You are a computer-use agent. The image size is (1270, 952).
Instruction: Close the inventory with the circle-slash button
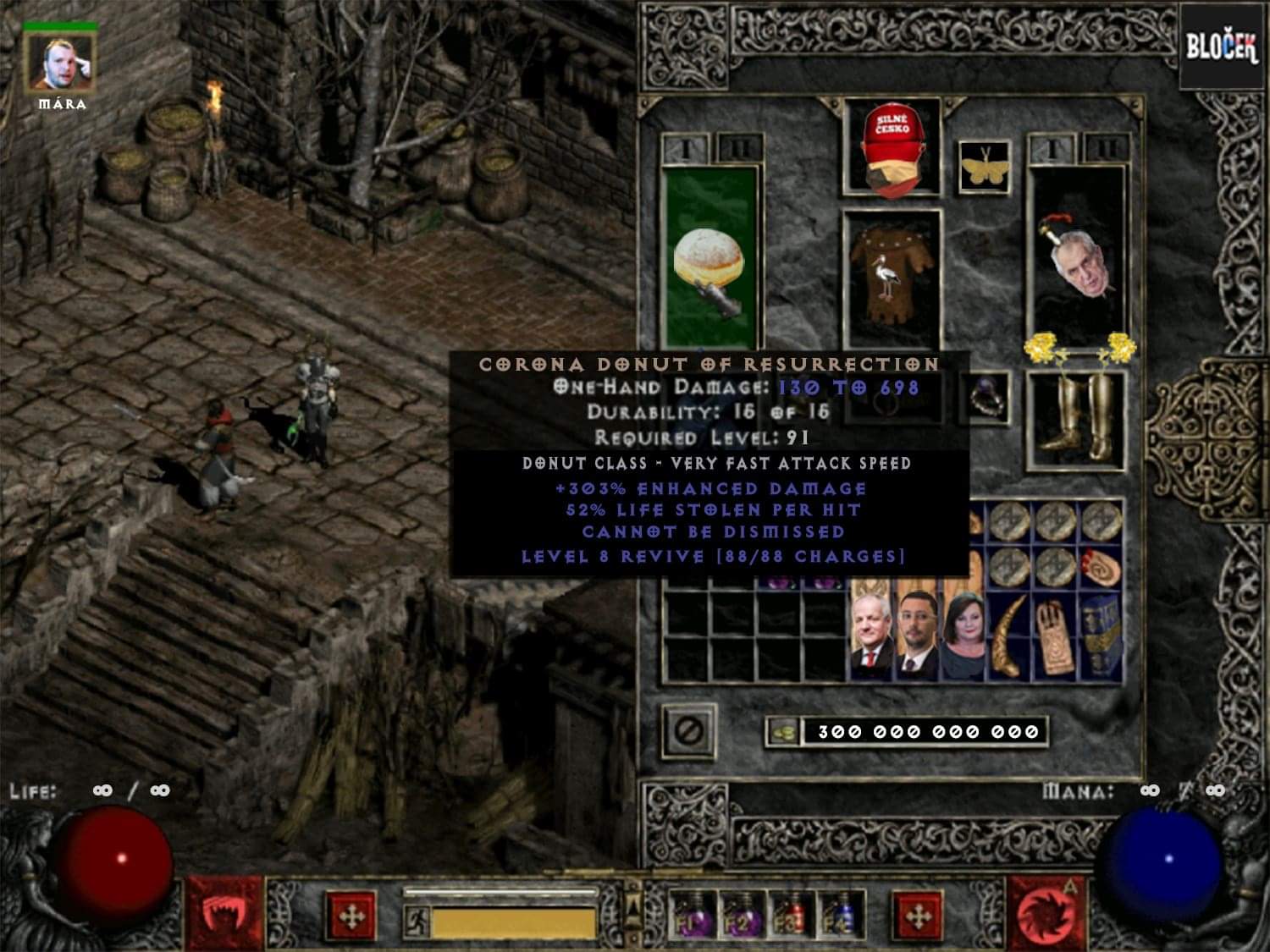click(689, 731)
